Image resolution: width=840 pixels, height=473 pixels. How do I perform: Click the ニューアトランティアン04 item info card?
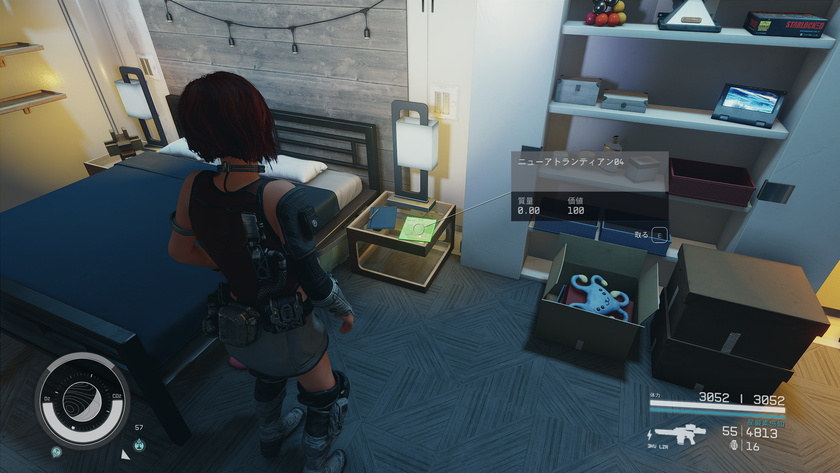point(588,185)
